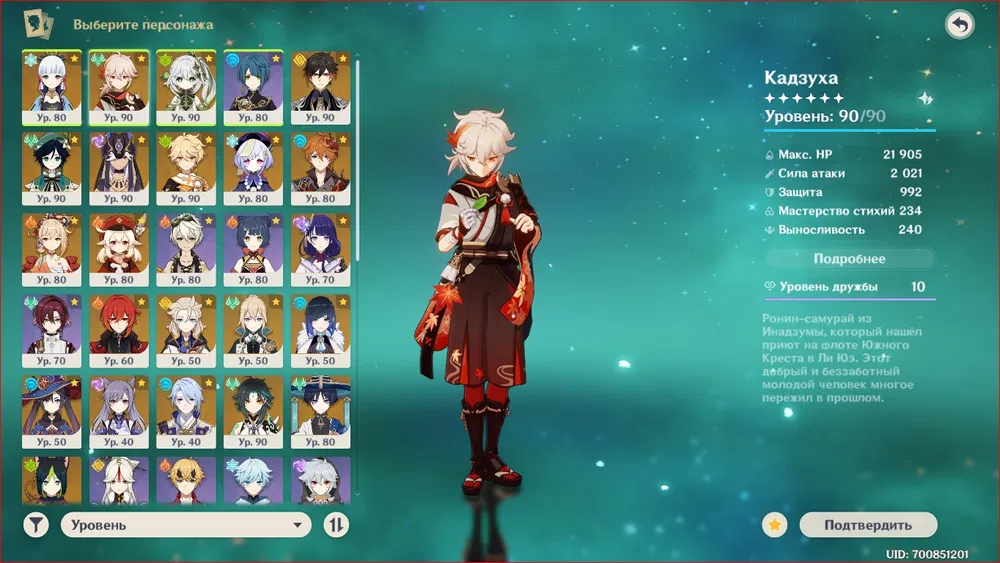Open the Уровень sort dropdown

click(186, 525)
